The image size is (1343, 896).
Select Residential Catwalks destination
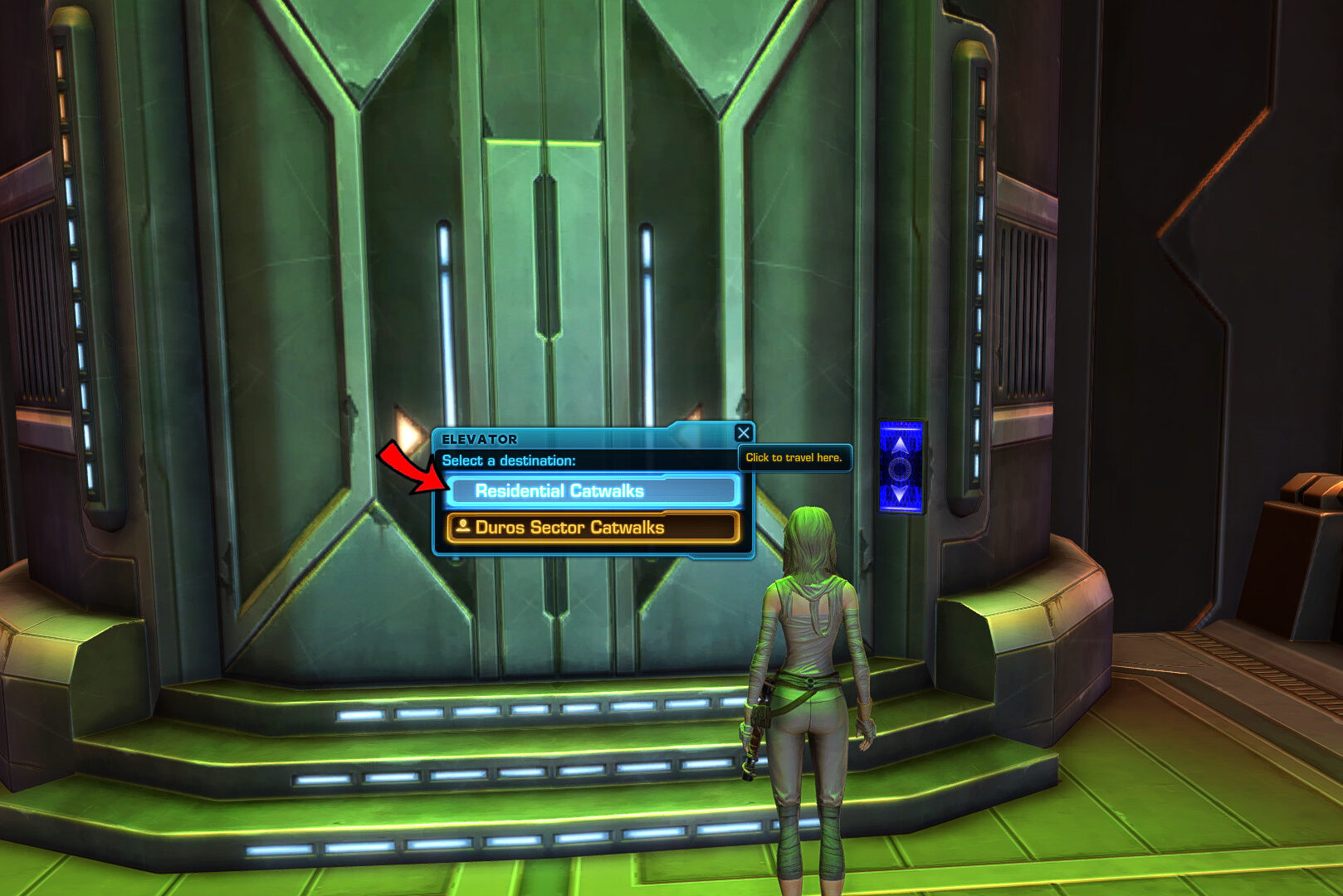[x=593, y=491]
